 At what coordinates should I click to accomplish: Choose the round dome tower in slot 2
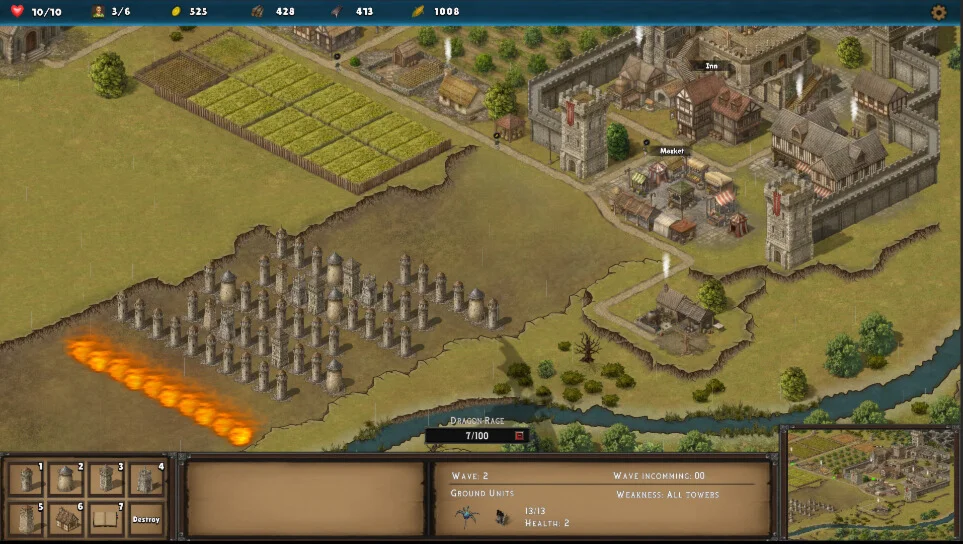[66, 479]
